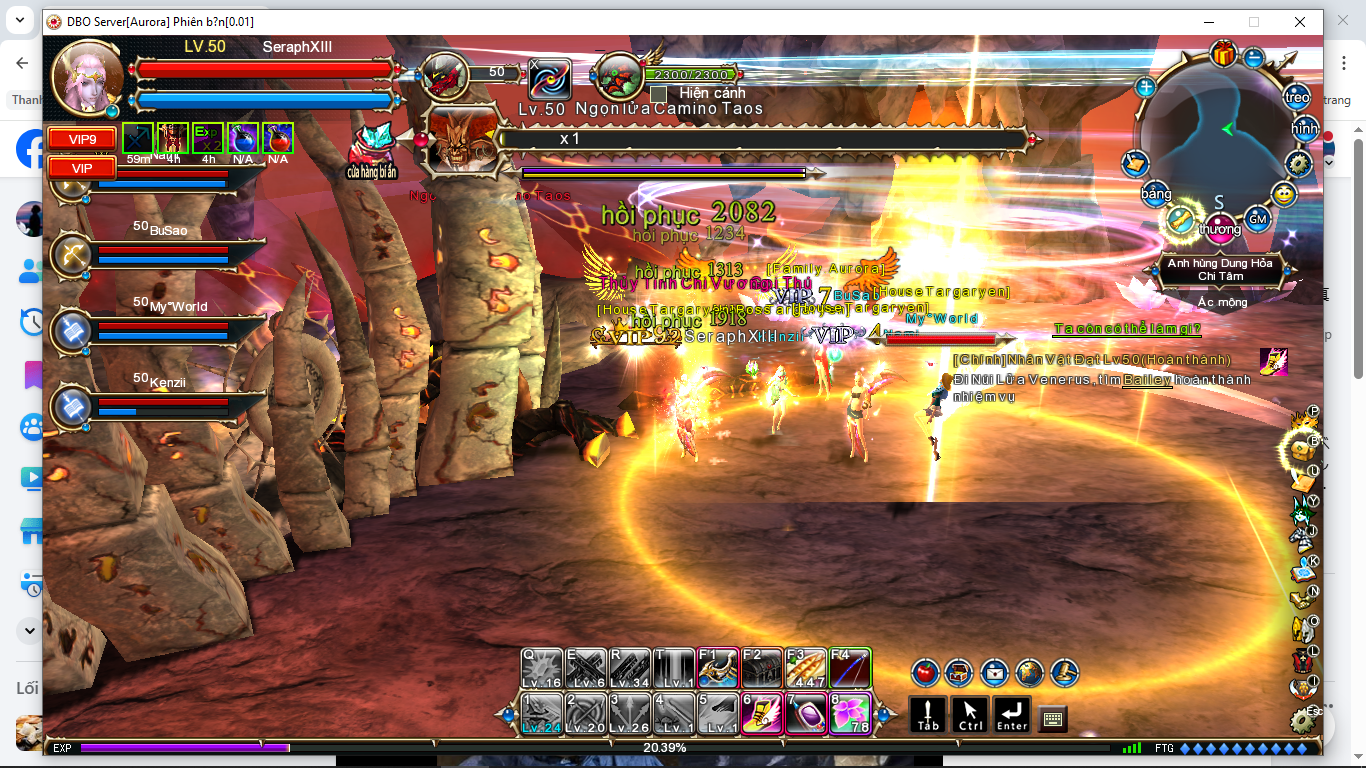Open the gear settings button beside minimap

[x=1298, y=163]
